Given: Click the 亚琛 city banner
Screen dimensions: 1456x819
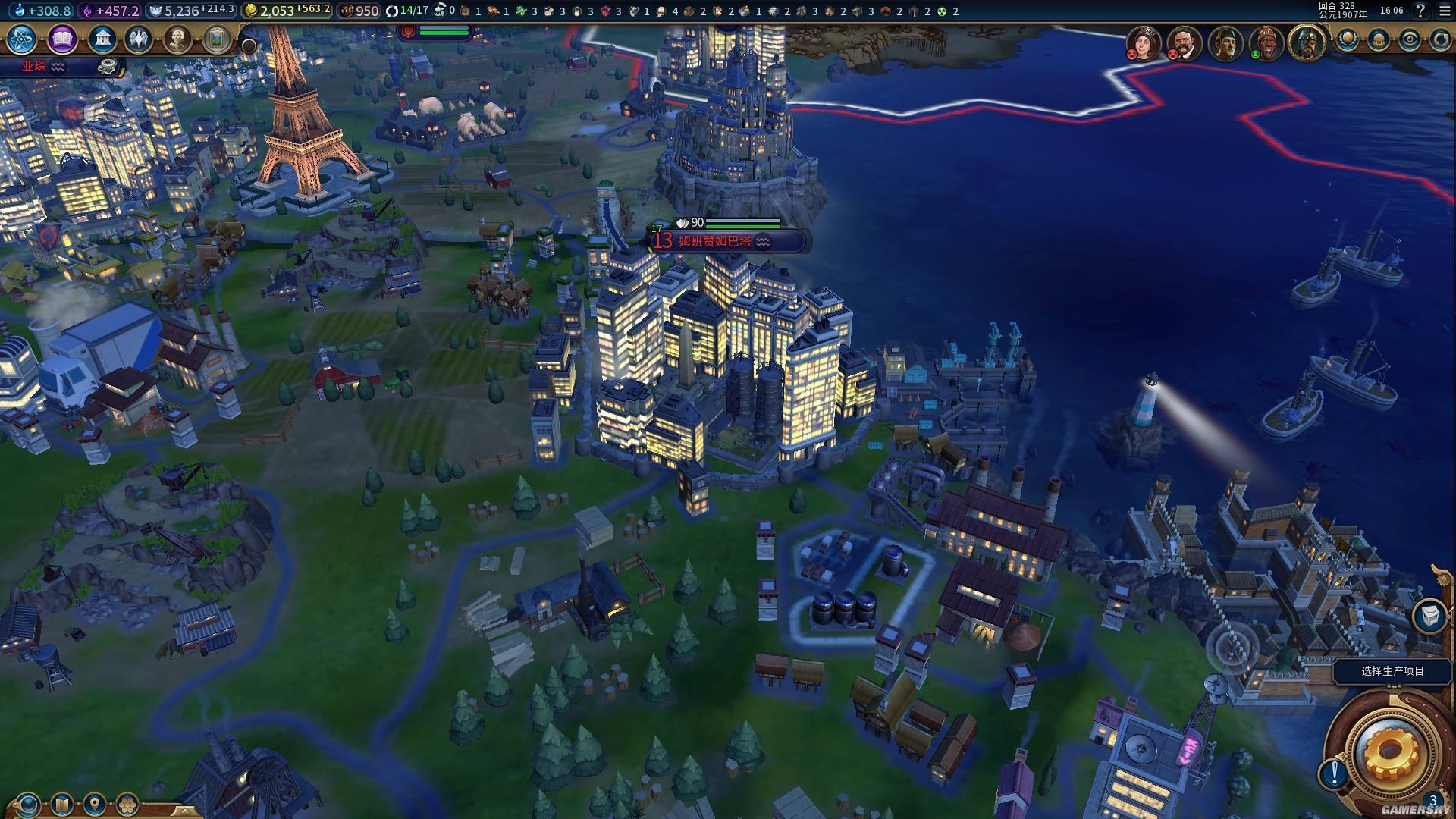Looking at the screenshot, I should pos(34,67).
